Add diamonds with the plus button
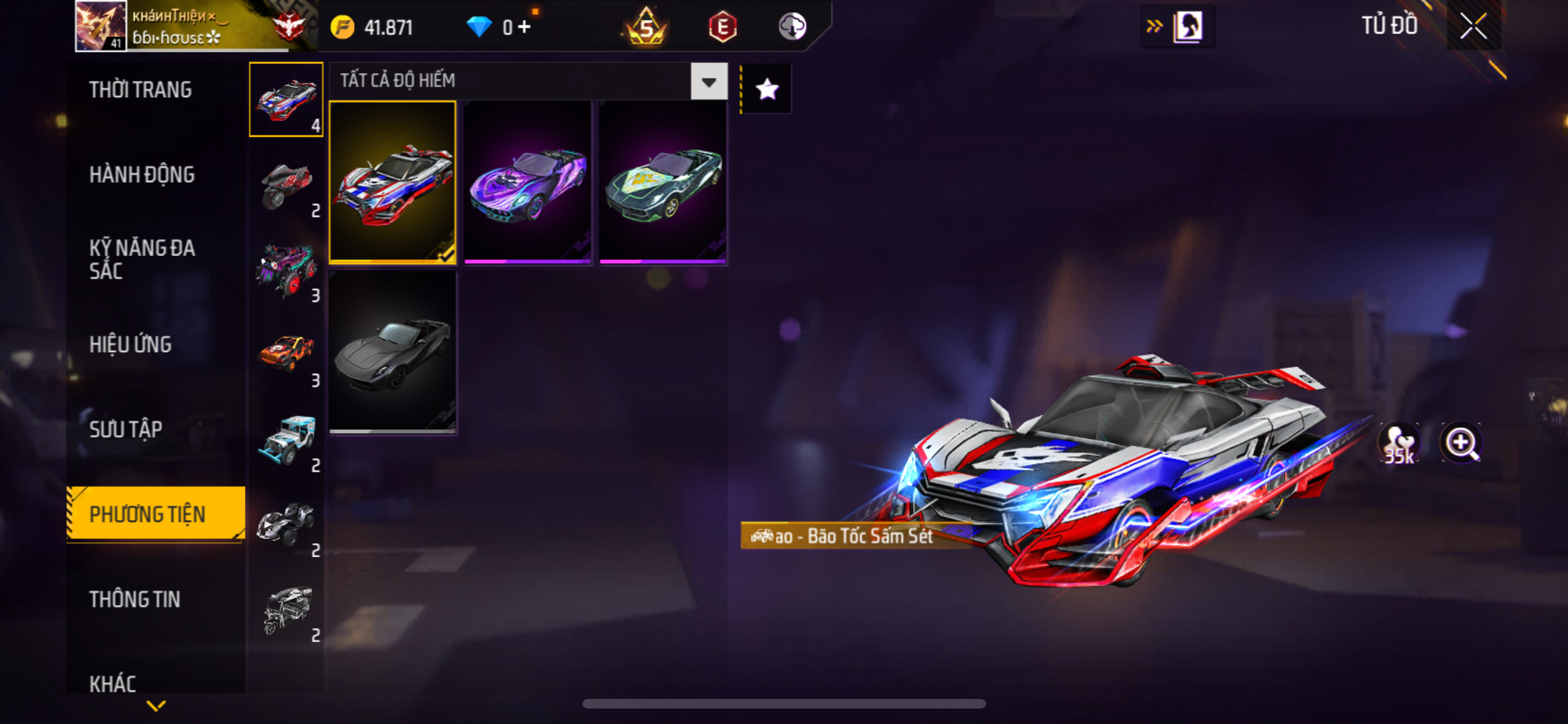The height and width of the screenshot is (724, 1568). (525, 27)
